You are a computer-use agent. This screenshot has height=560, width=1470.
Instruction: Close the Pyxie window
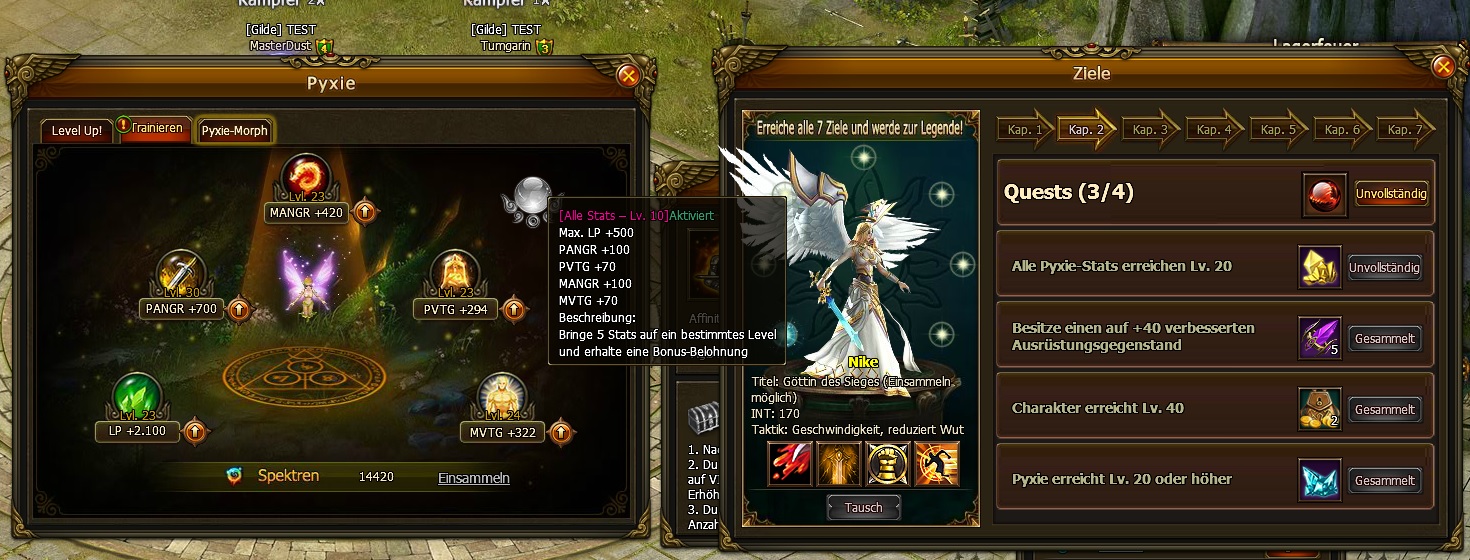(628, 75)
